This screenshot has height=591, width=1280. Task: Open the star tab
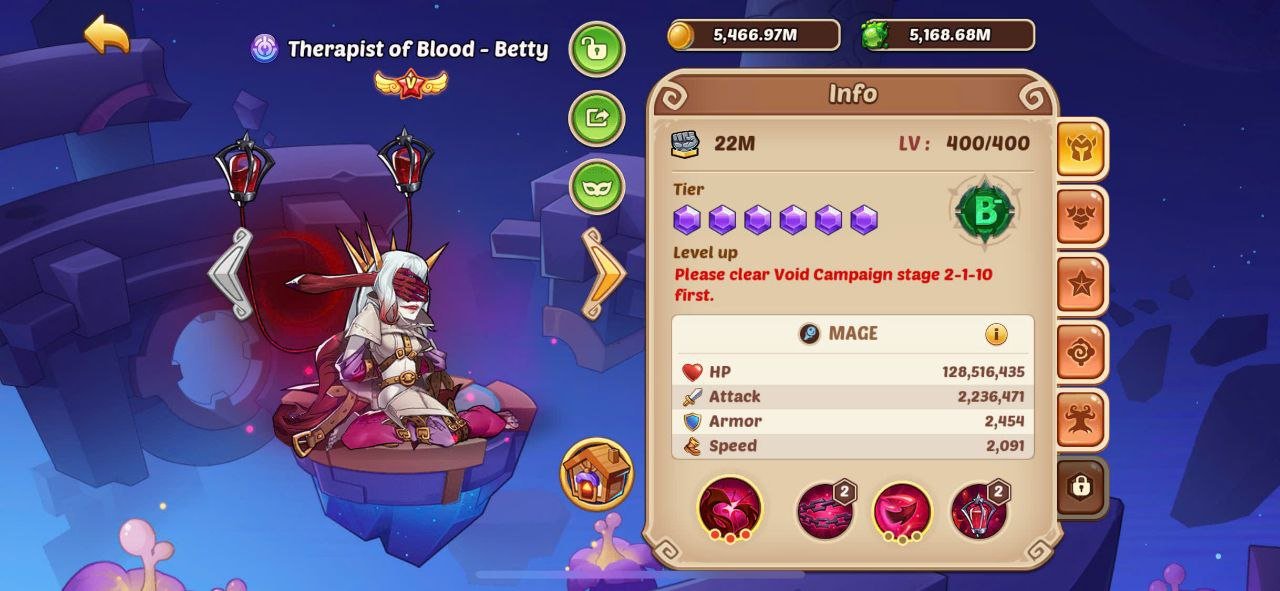1081,285
